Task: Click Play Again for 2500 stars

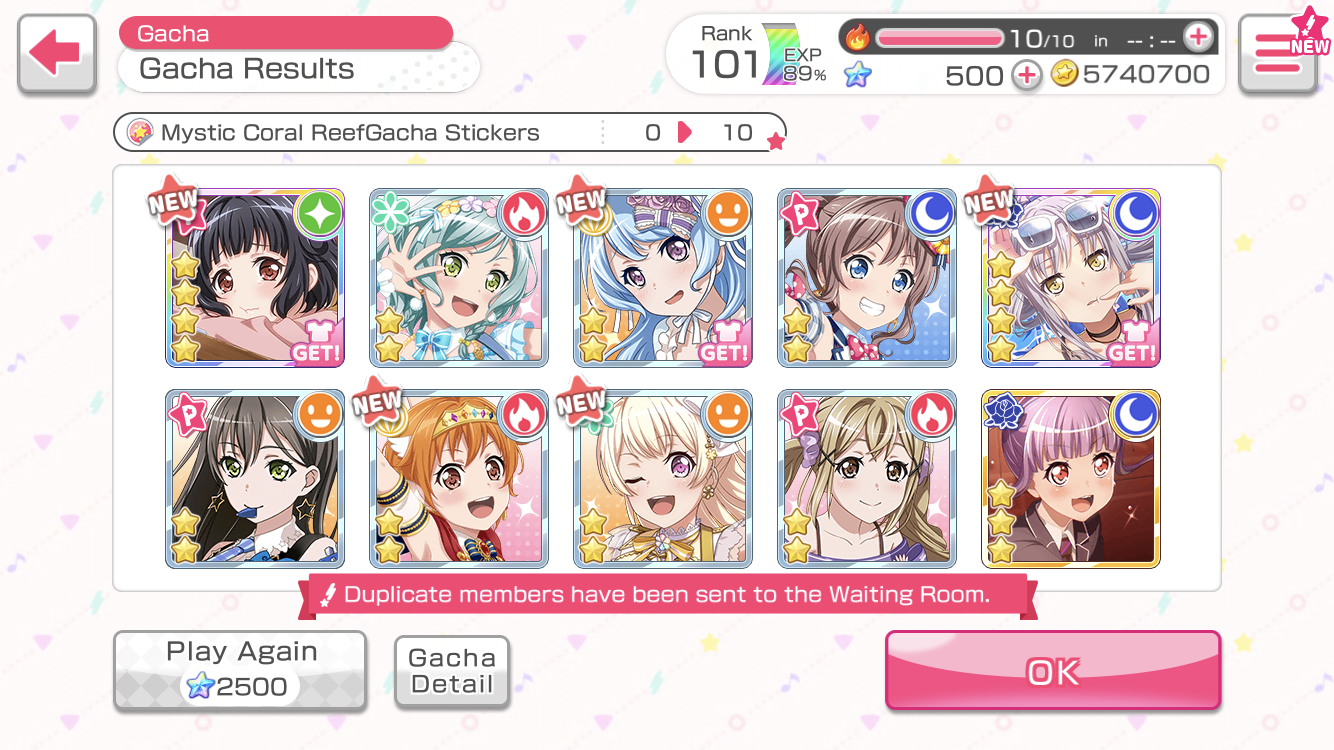Action: point(240,670)
